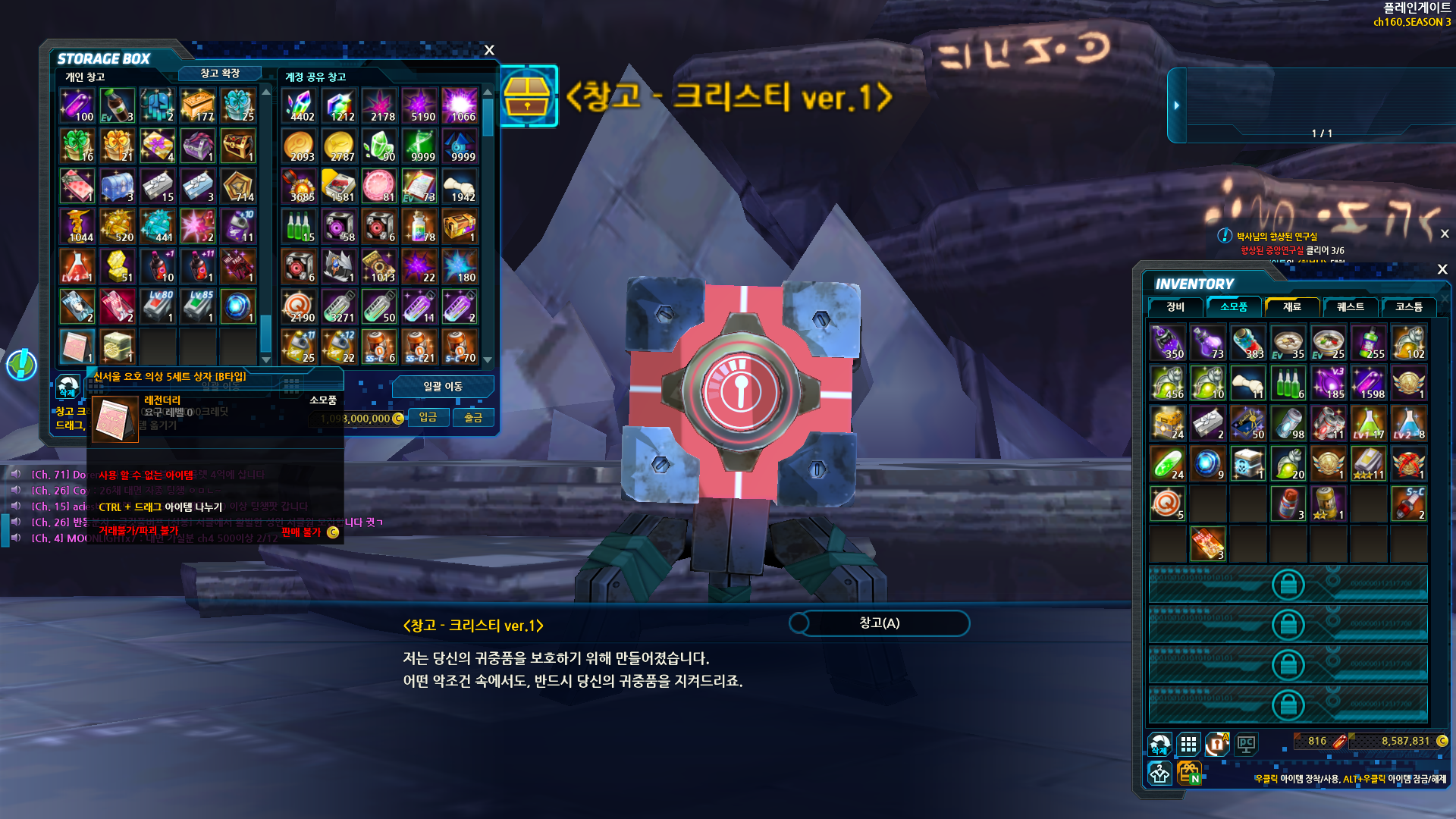The height and width of the screenshot is (819, 1456).
Task: Select the gold coin stack numbered 2093
Action: (300, 146)
